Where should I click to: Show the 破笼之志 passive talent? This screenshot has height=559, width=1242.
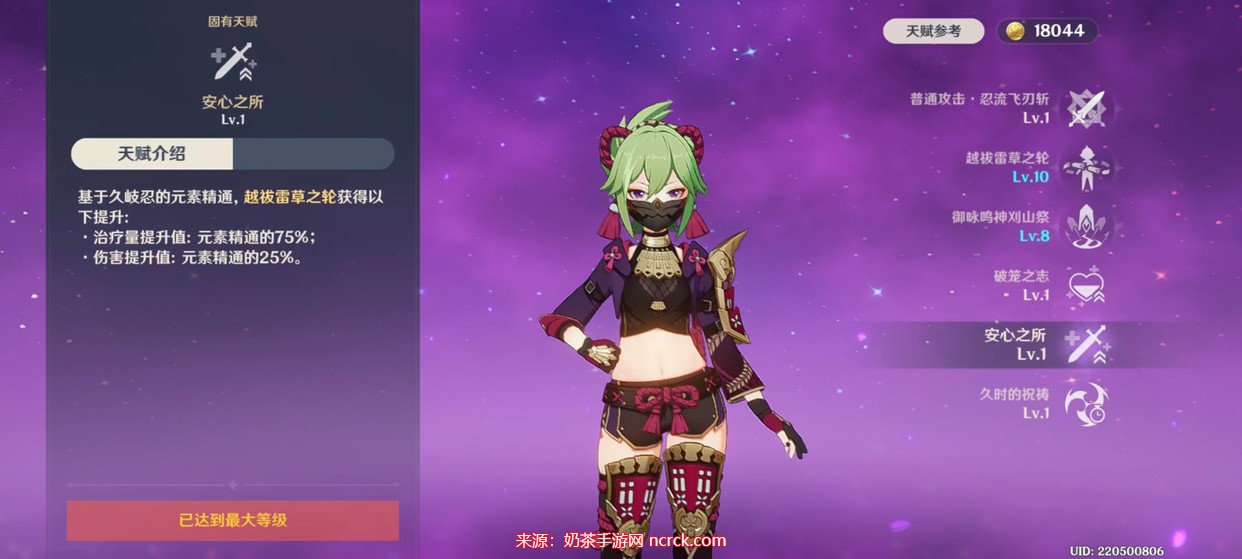click(x=1085, y=285)
